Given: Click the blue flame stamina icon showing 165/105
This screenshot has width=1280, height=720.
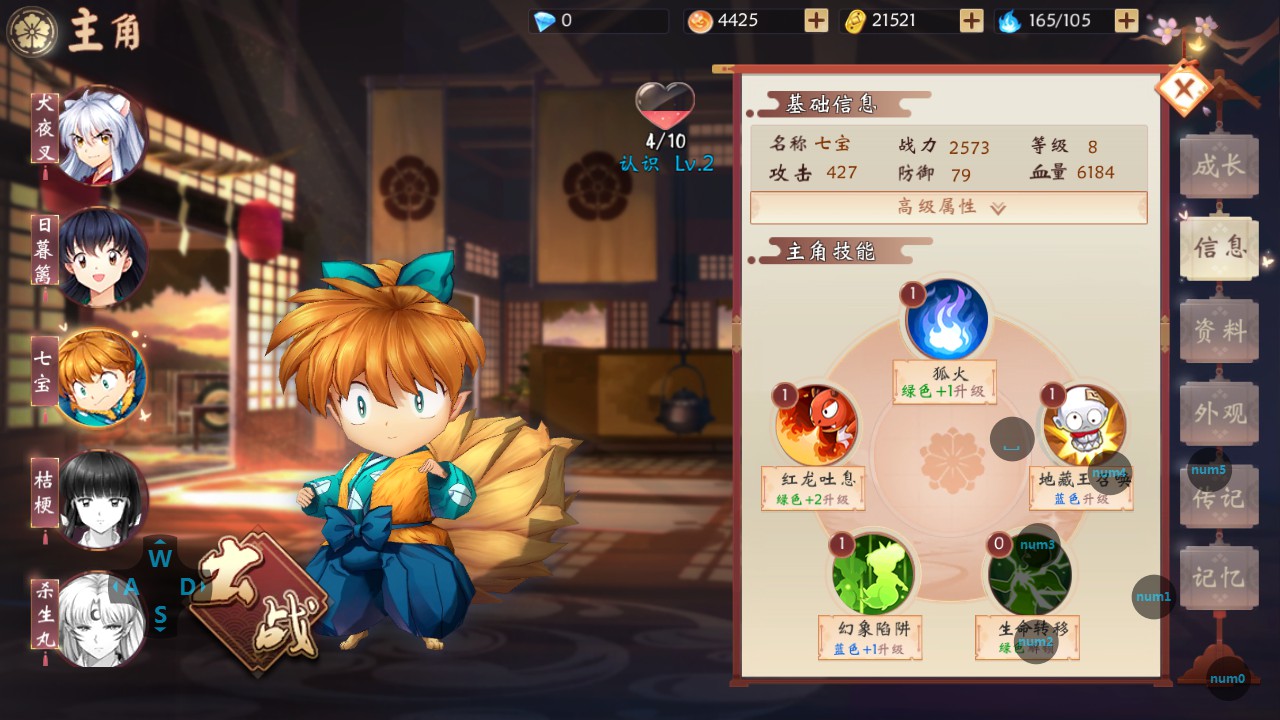Looking at the screenshot, I should click(1009, 19).
